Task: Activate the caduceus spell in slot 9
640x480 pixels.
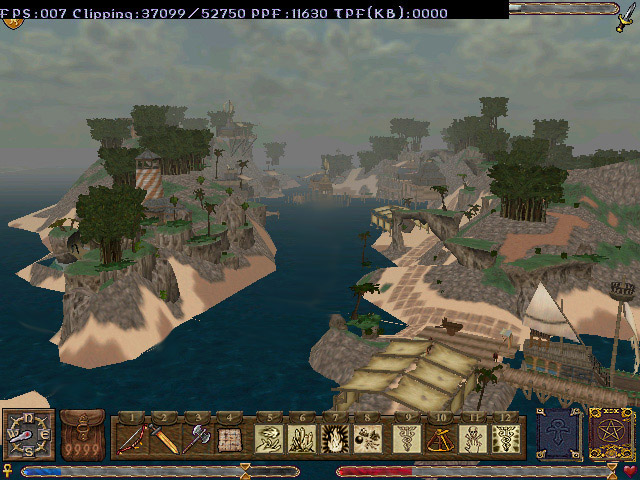Action: 405,439
